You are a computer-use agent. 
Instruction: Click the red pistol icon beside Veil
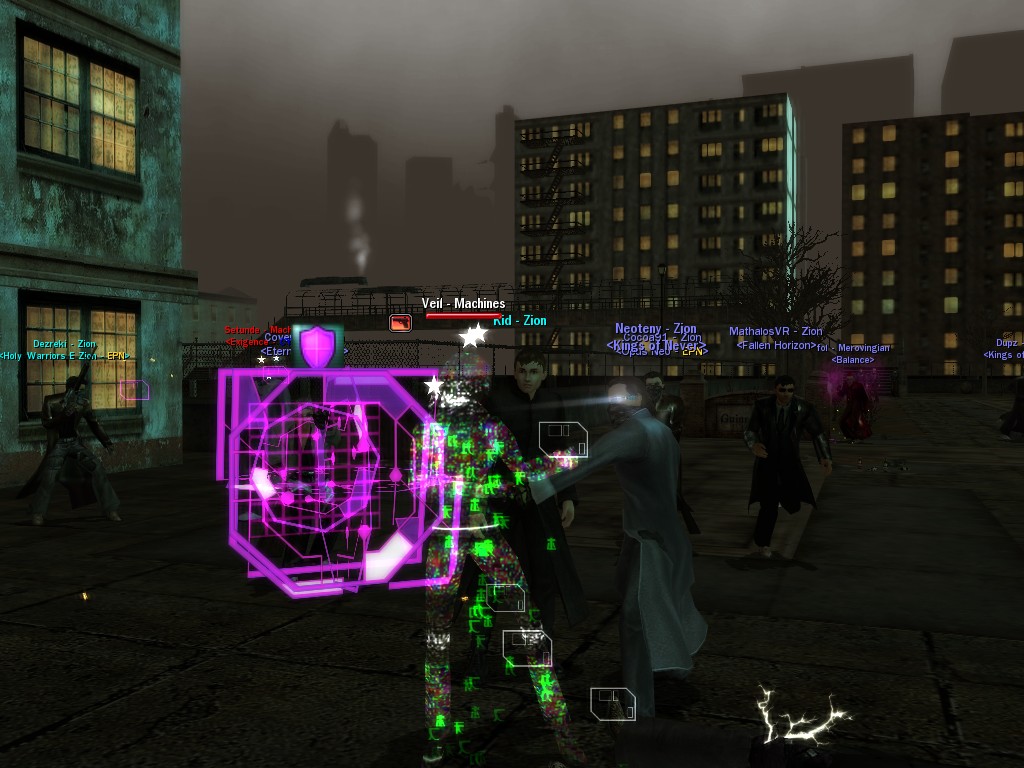[x=400, y=323]
